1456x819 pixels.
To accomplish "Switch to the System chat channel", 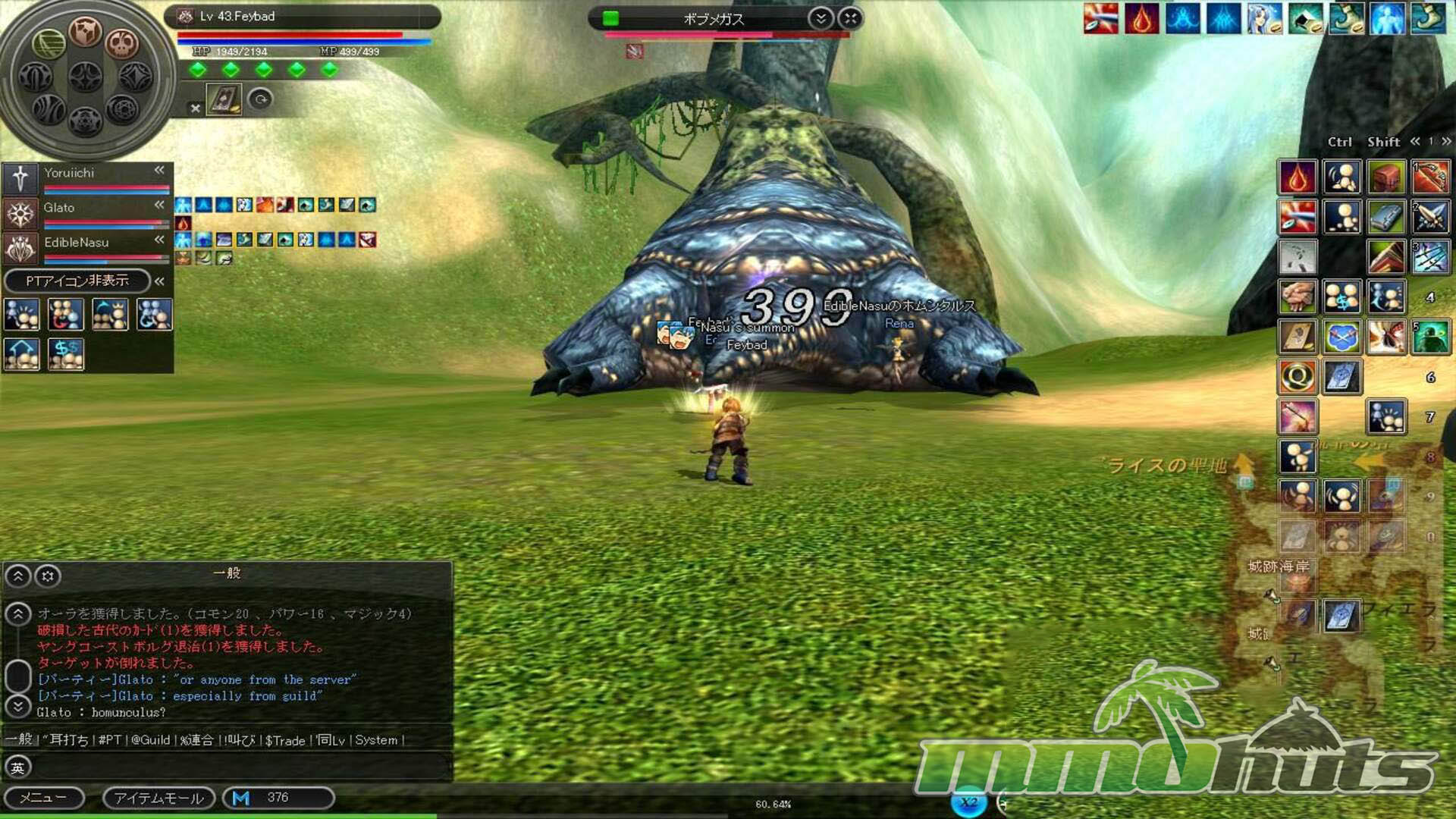I will click(x=376, y=740).
